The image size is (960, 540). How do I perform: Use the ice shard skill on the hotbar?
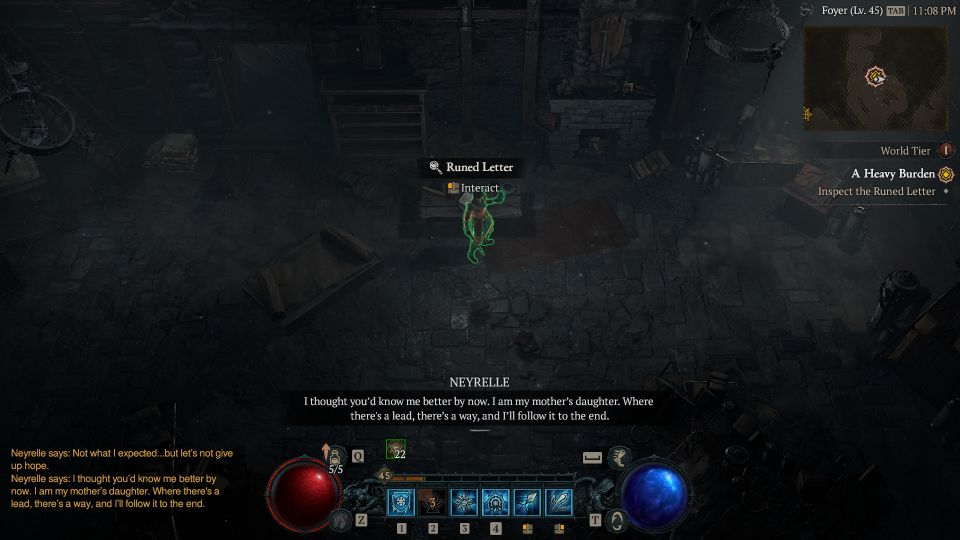point(527,502)
